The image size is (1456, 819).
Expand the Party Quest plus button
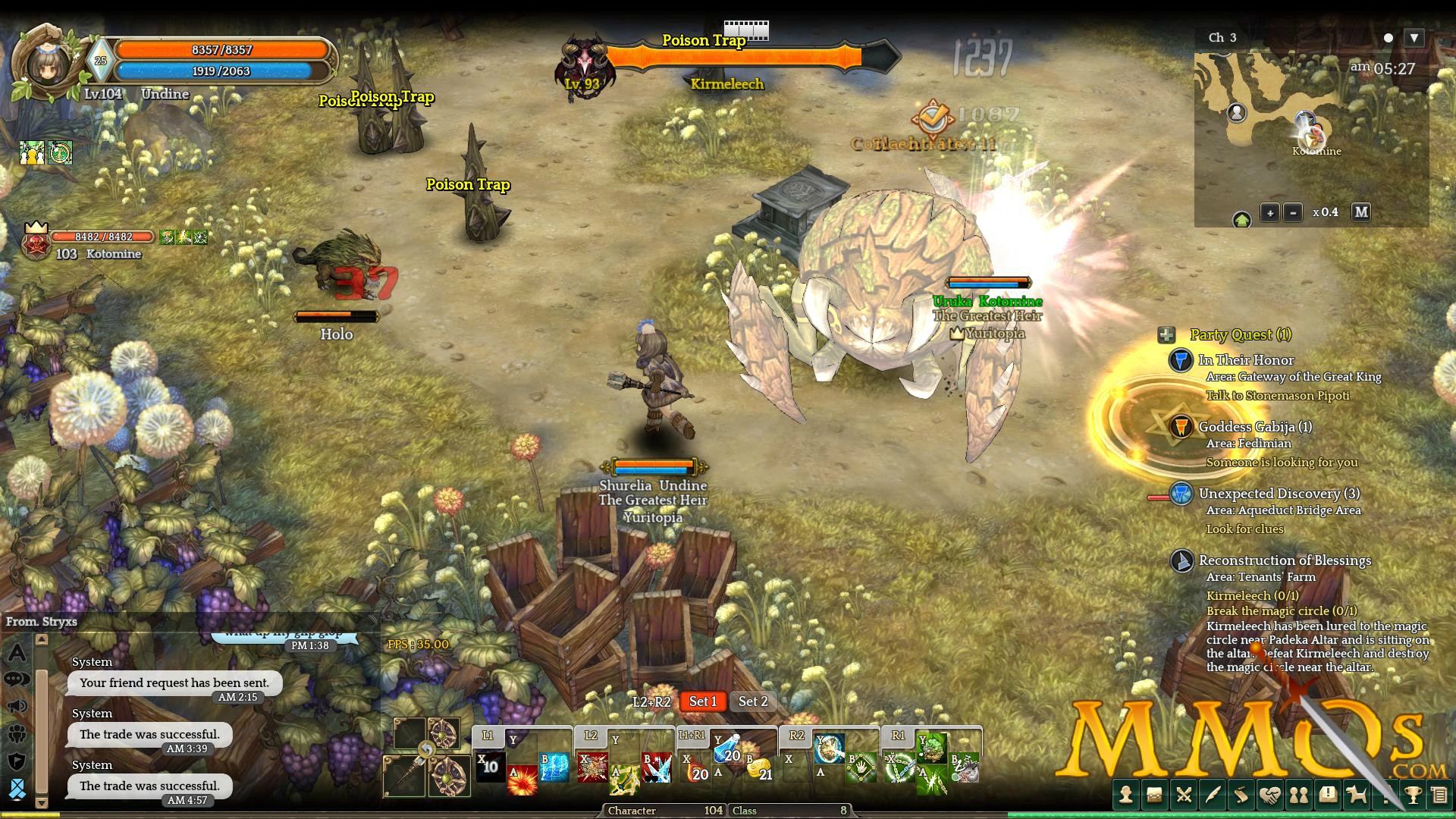click(1166, 335)
